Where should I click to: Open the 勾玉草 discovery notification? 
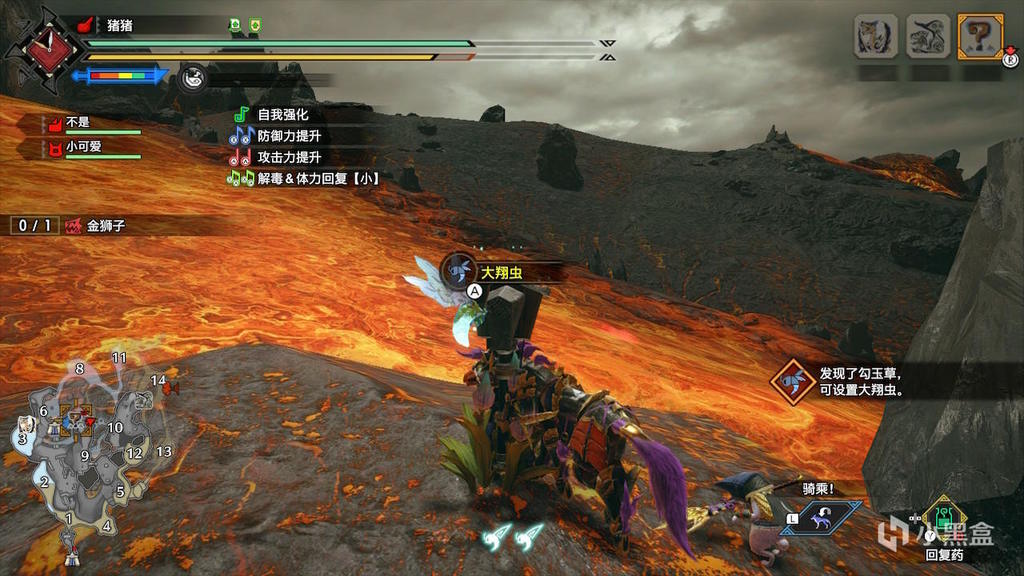coord(845,381)
